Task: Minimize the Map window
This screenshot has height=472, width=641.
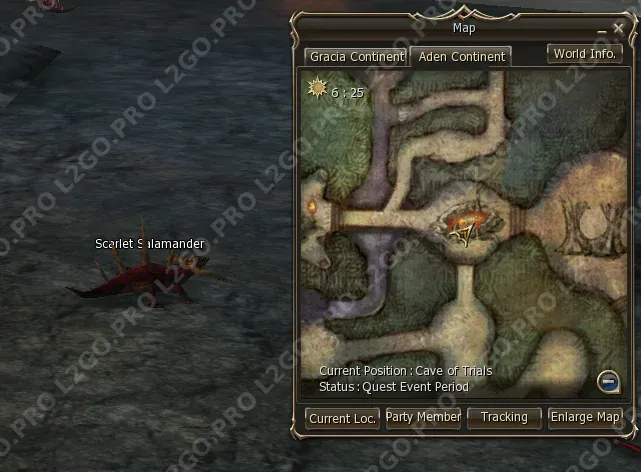Action: pos(602,30)
